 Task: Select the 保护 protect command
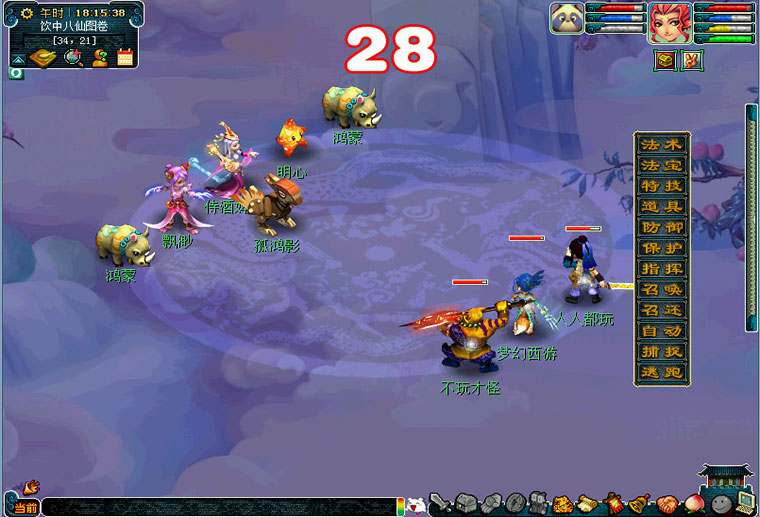[661, 248]
